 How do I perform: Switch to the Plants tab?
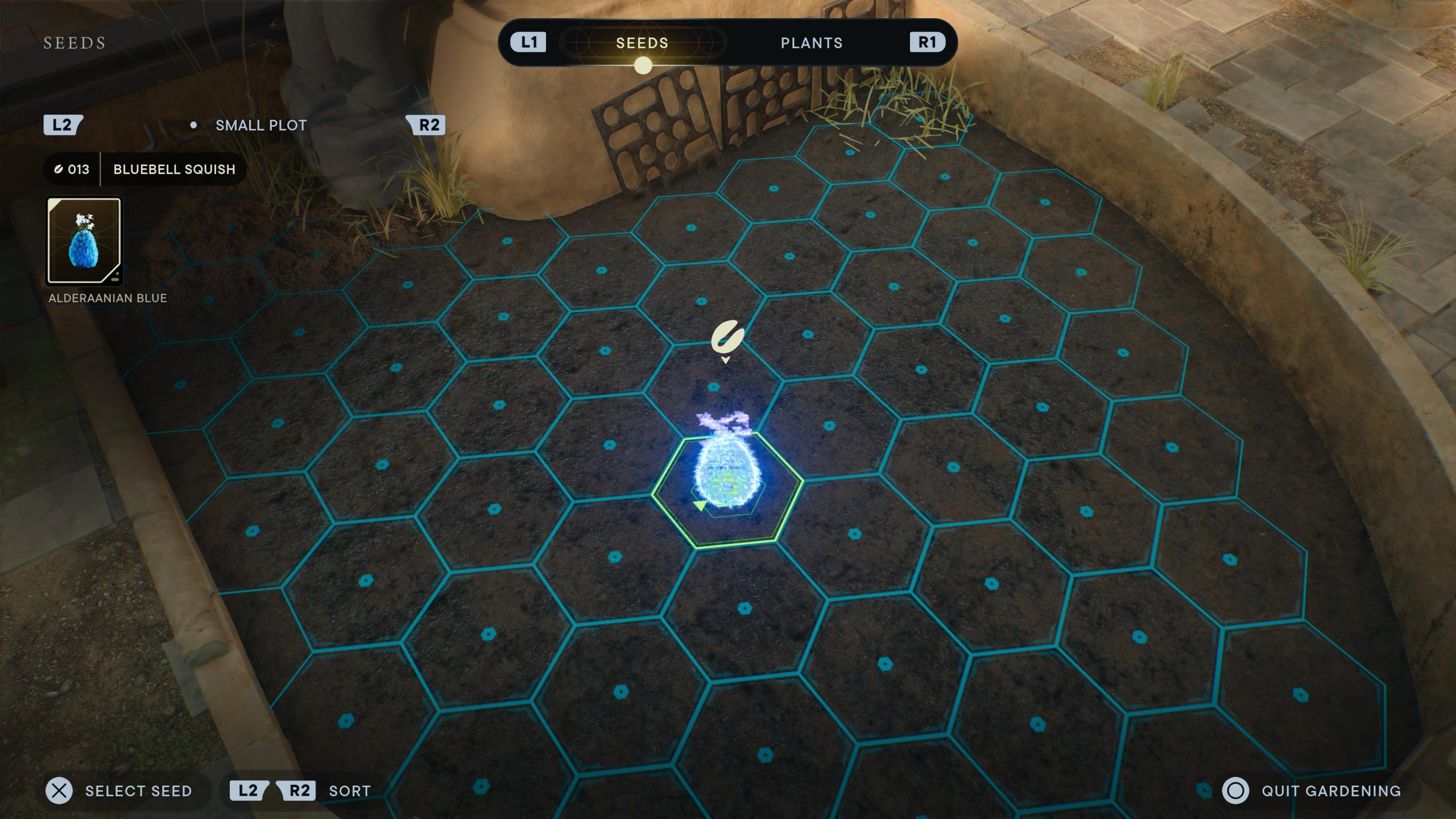pyautogui.click(x=811, y=43)
